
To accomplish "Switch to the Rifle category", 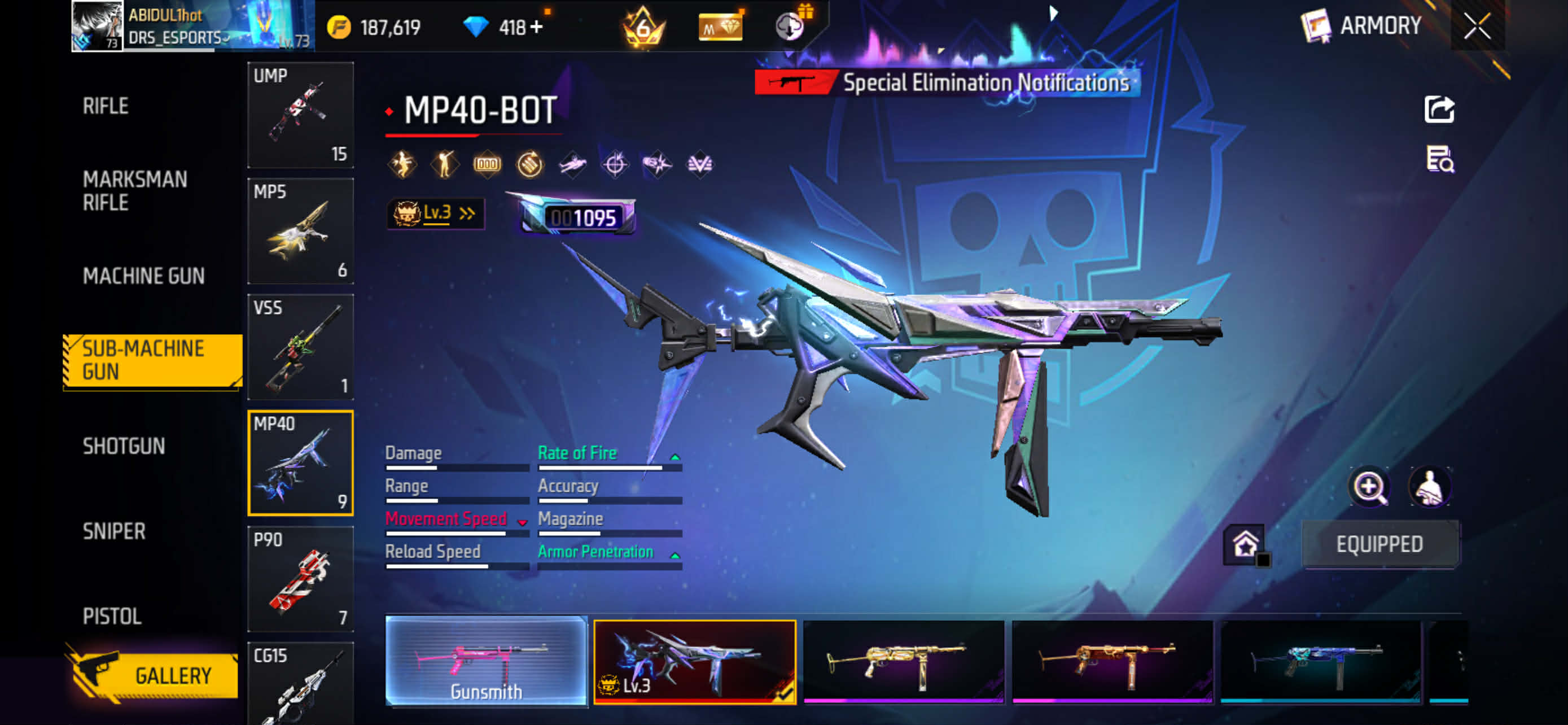I will pyautogui.click(x=106, y=106).
